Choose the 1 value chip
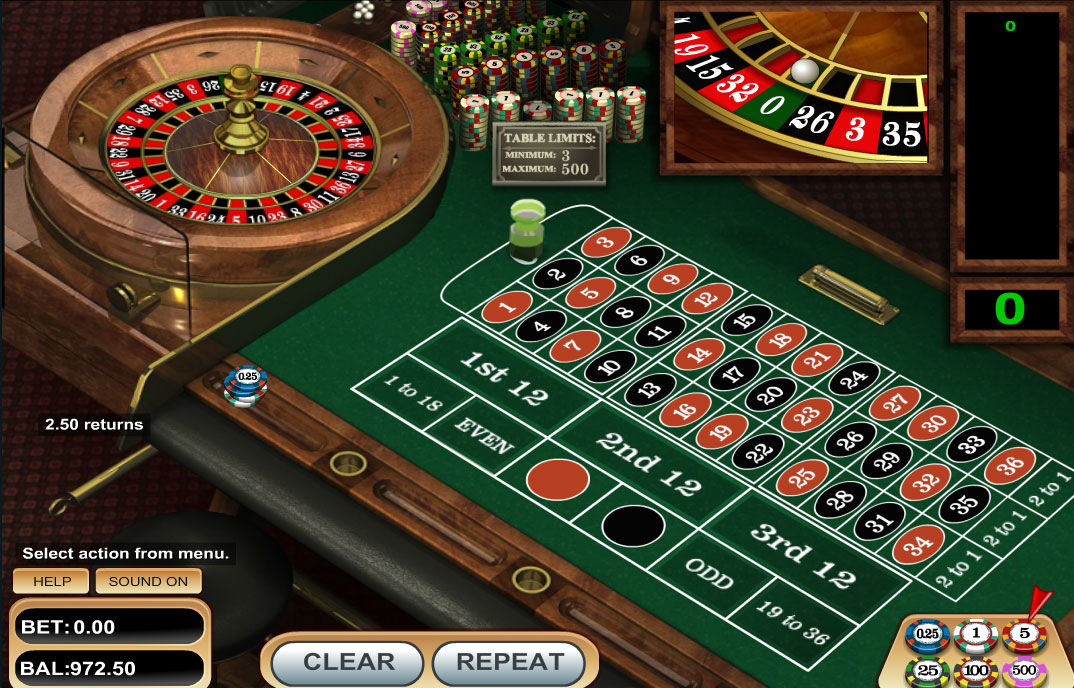The width and height of the screenshot is (1074, 688). point(975,635)
